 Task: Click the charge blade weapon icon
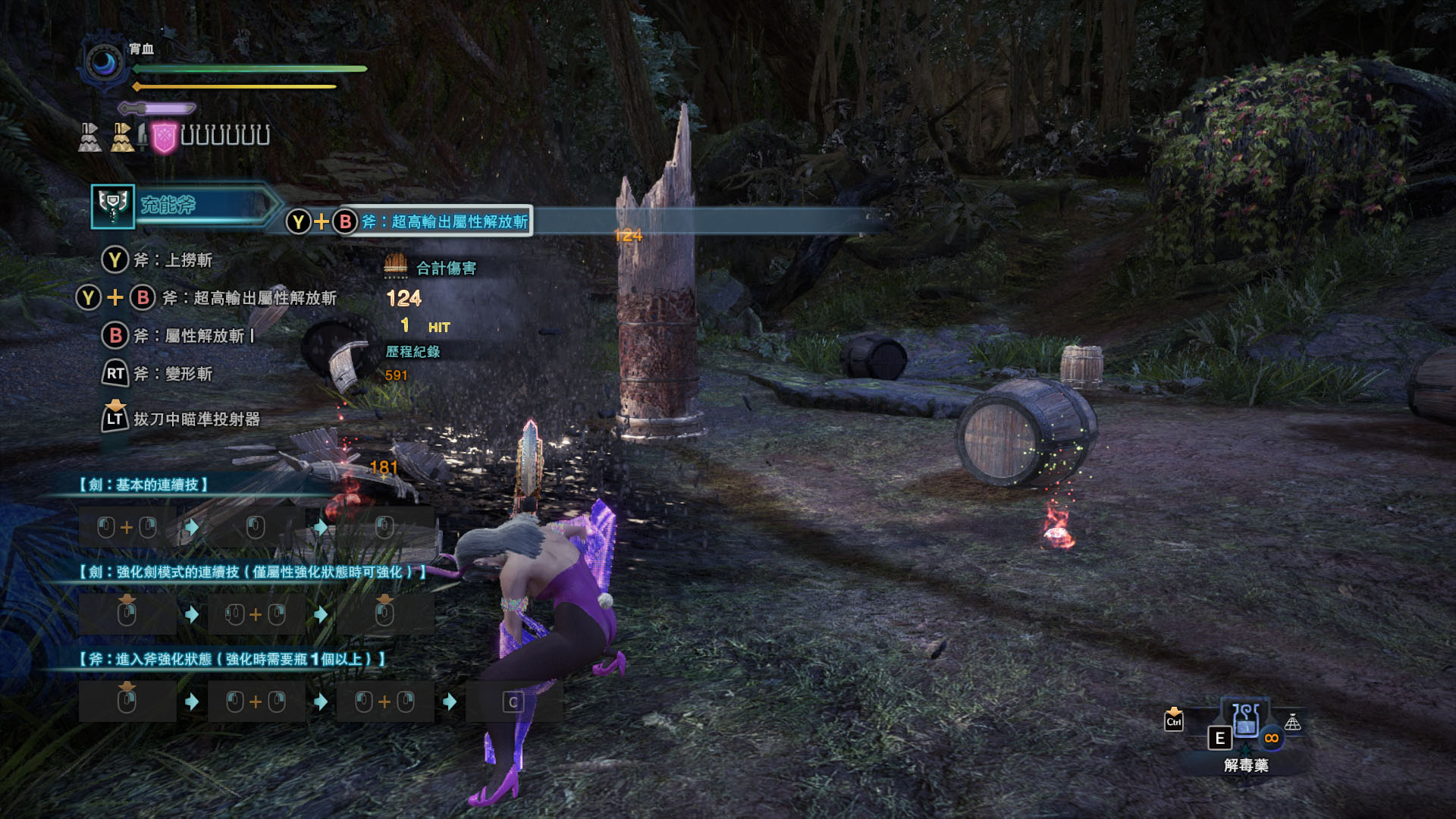pos(113,206)
